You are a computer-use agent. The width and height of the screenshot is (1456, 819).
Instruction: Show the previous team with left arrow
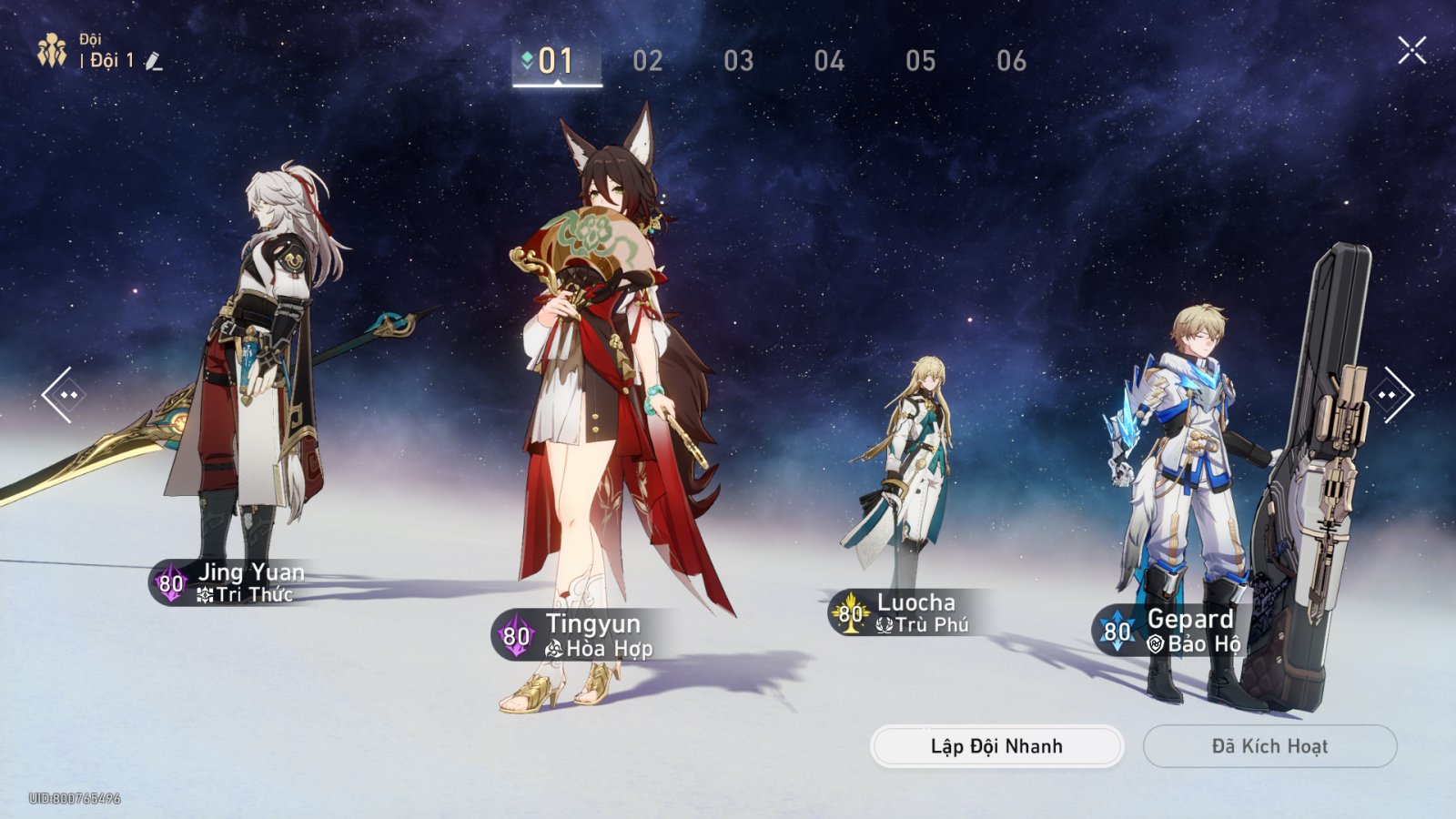(61, 395)
